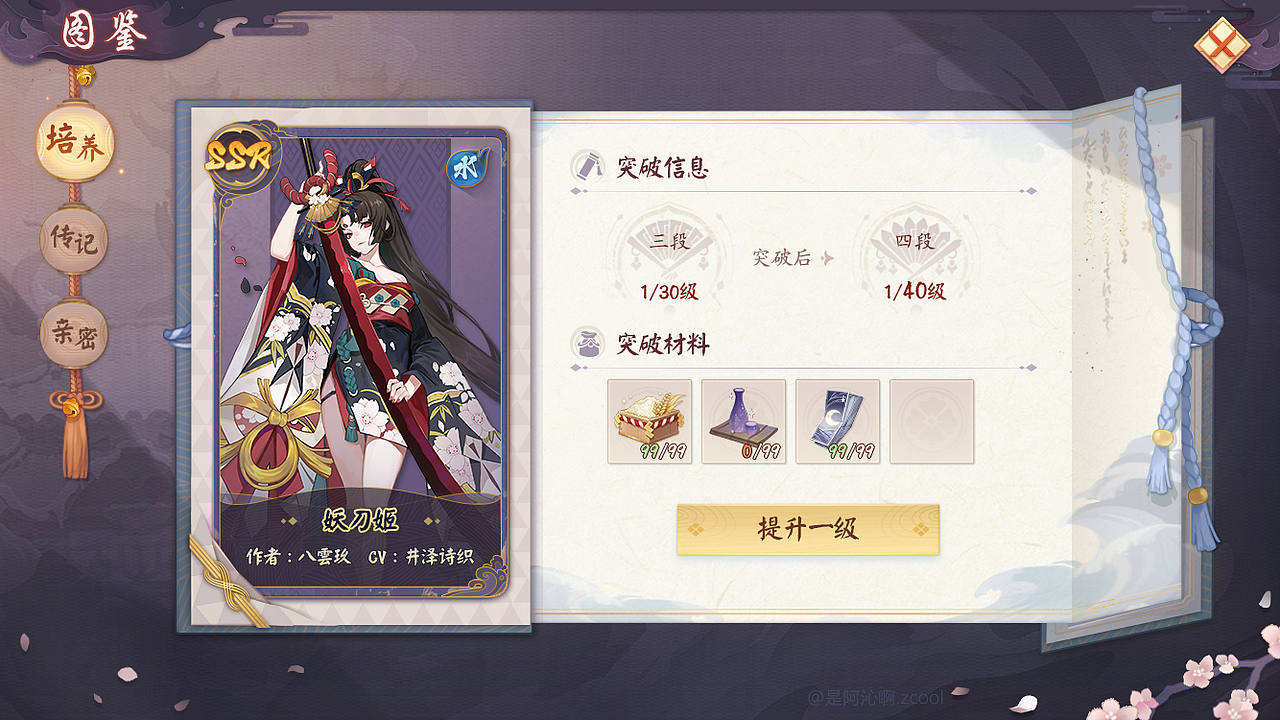1280x720 pixels.
Task: Select the purple sake bottle material showing 0/99
Action: (742, 422)
